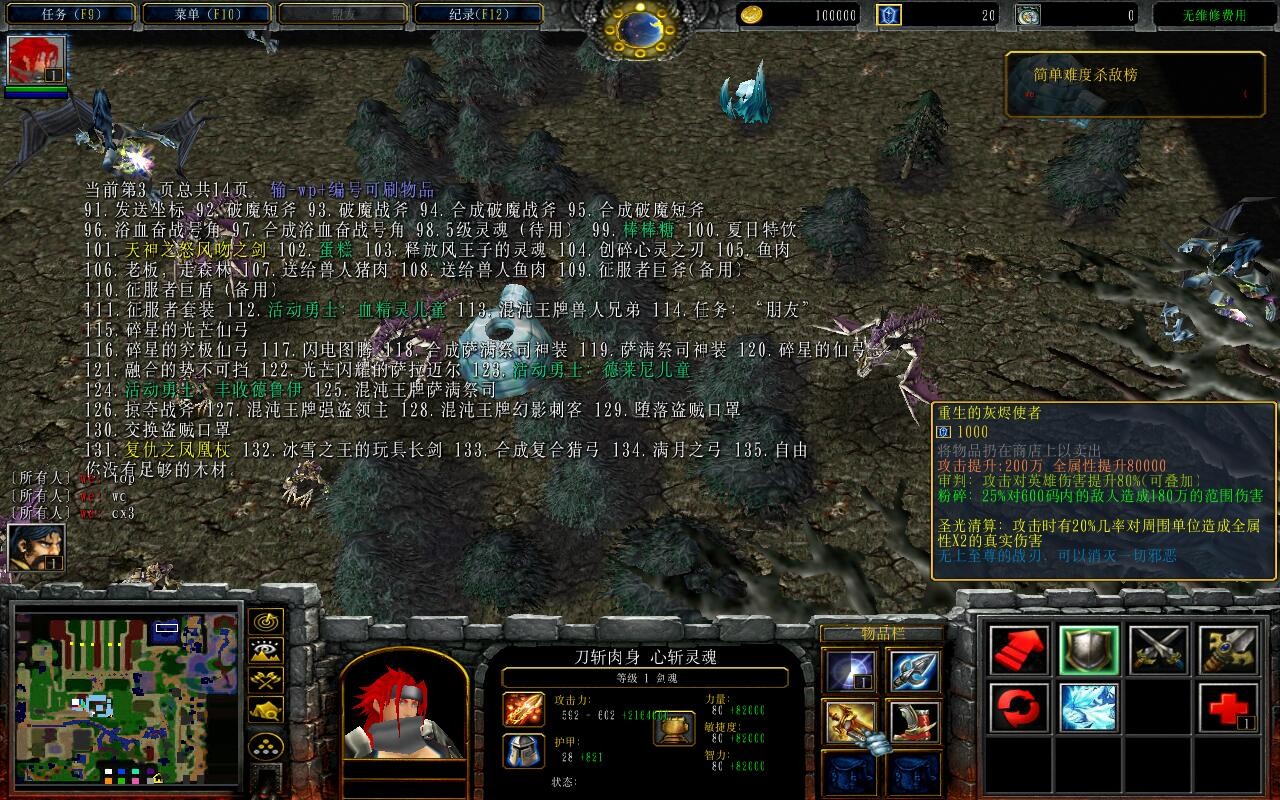Toggle formation movement dots button
Viewport: 1280px width, 800px height.
[265, 745]
